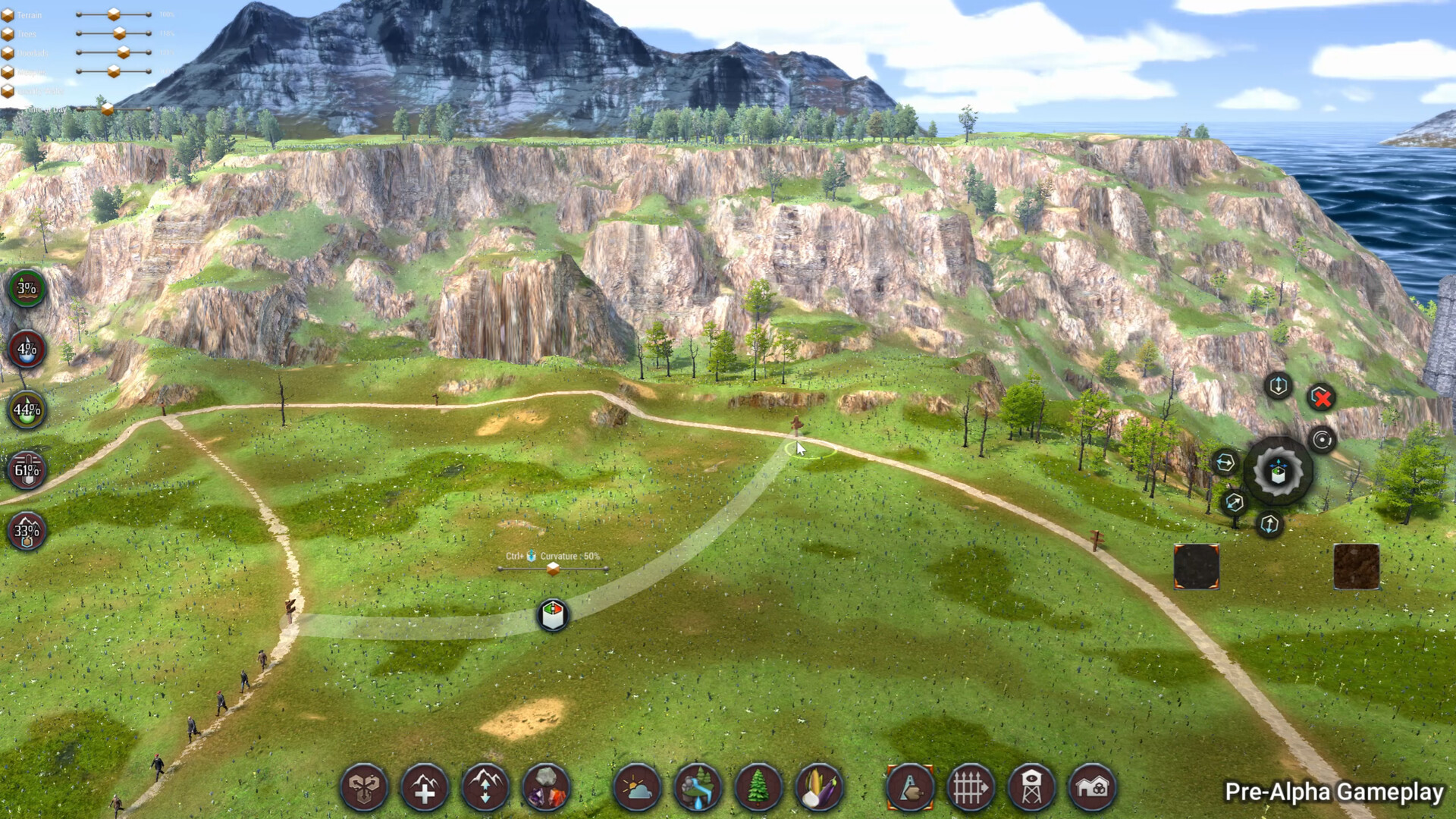This screenshot has height=819, width=1456.
Task: Activate the horizontal arrows hexagon tool
Action: [1225, 463]
